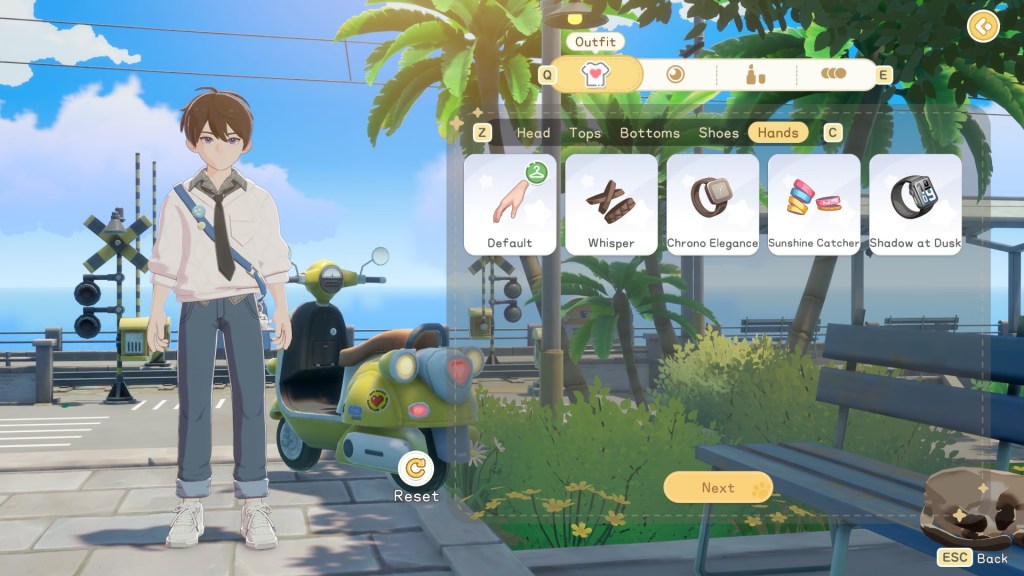The width and height of the screenshot is (1024, 576).
Task: Switch to the face customization tab
Action: click(x=676, y=74)
